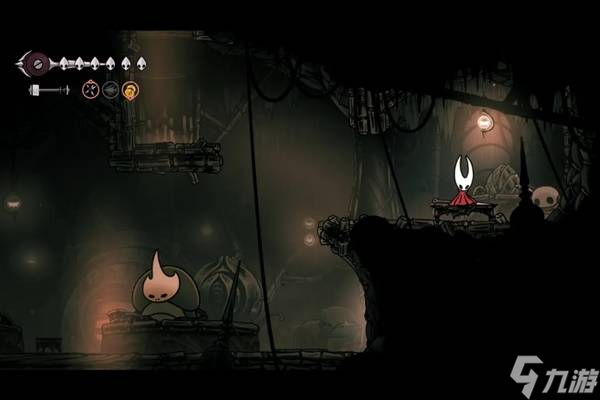
Task: Select the red-ringed crossed pins tool icon
Action: [91, 90]
